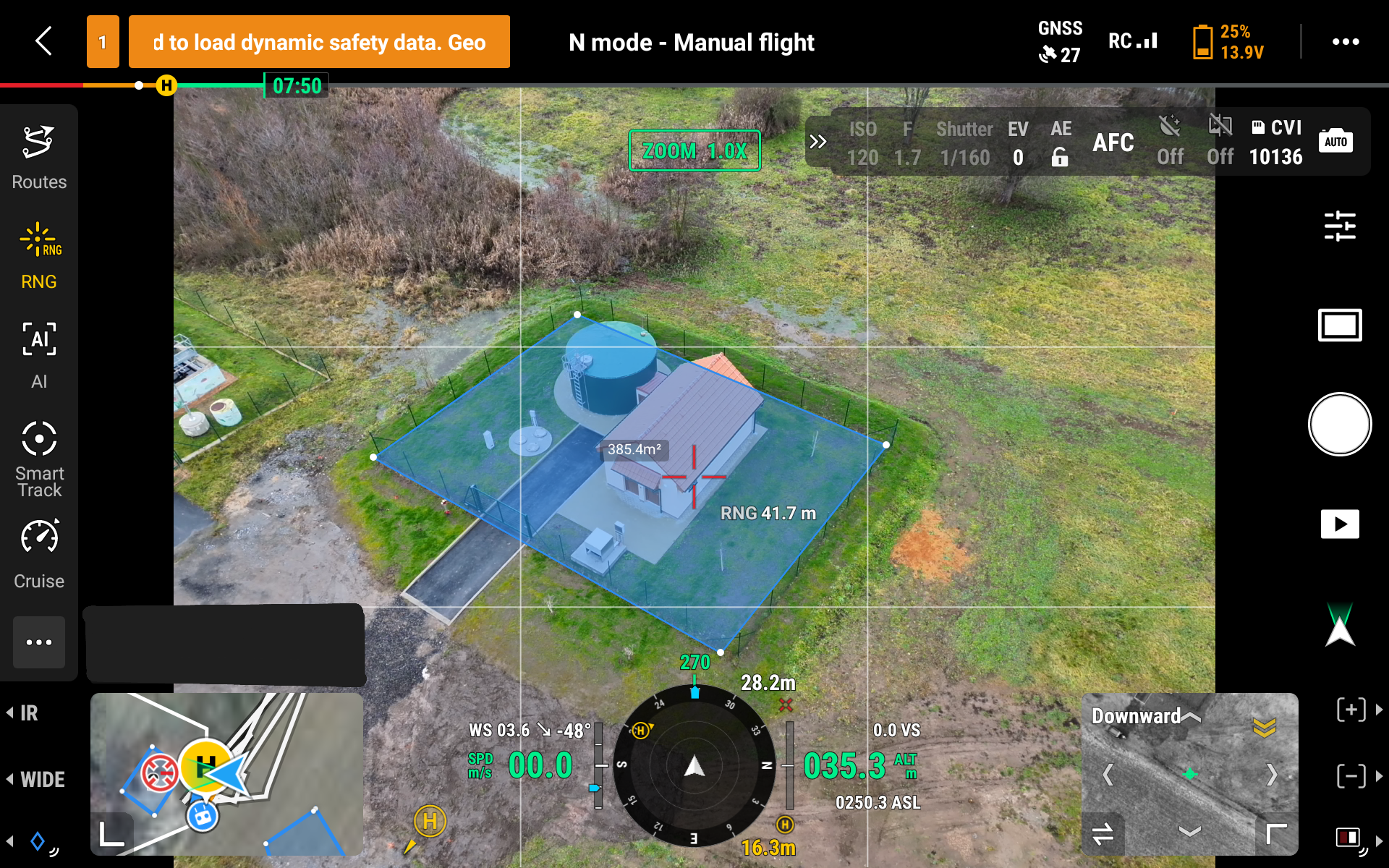Expand the camera parameters double-arrow
Image resolution: width=1389 pixels, height=868 pixels.
[817, 142]
